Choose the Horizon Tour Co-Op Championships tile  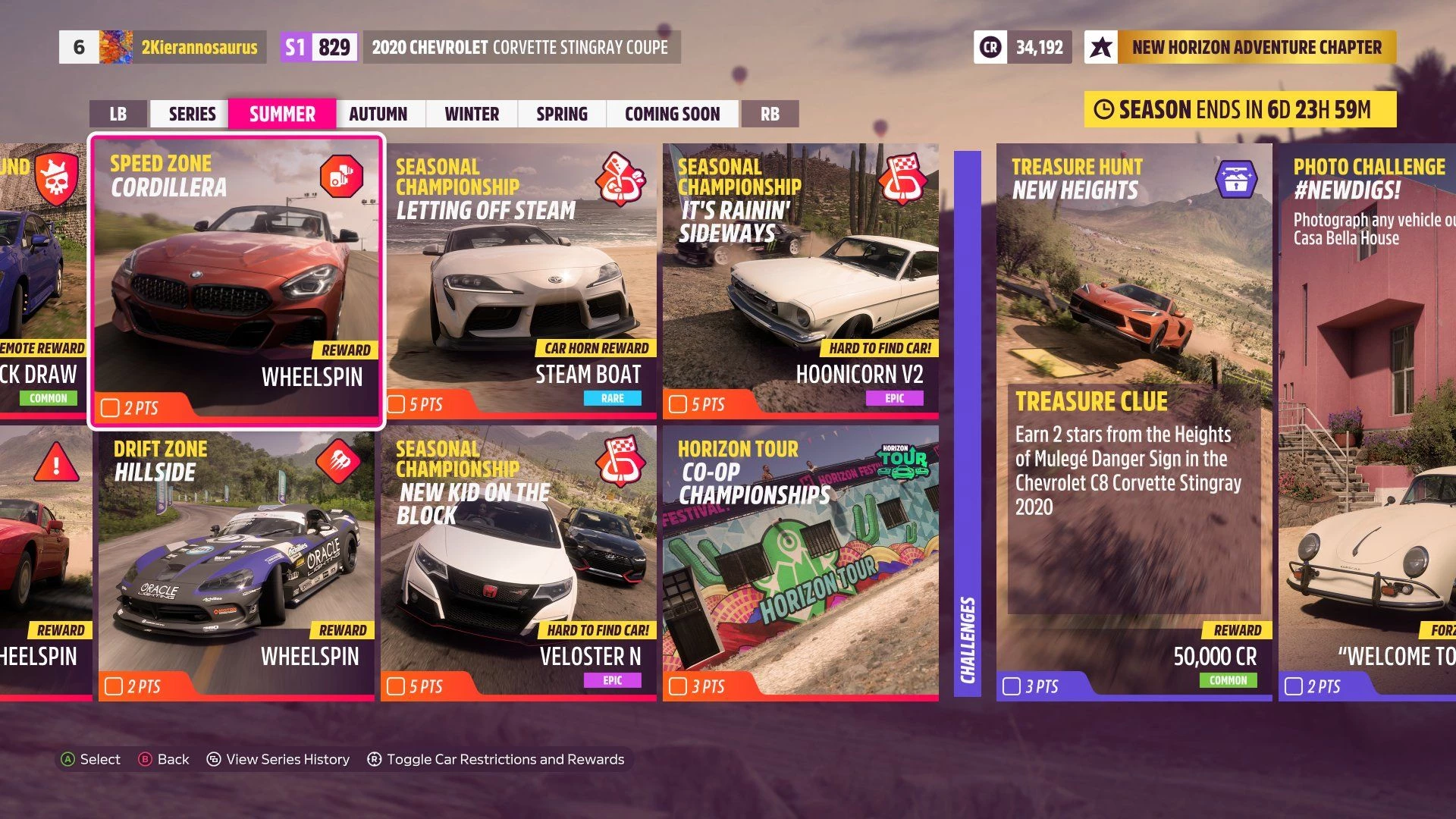(x=801, y=563)
